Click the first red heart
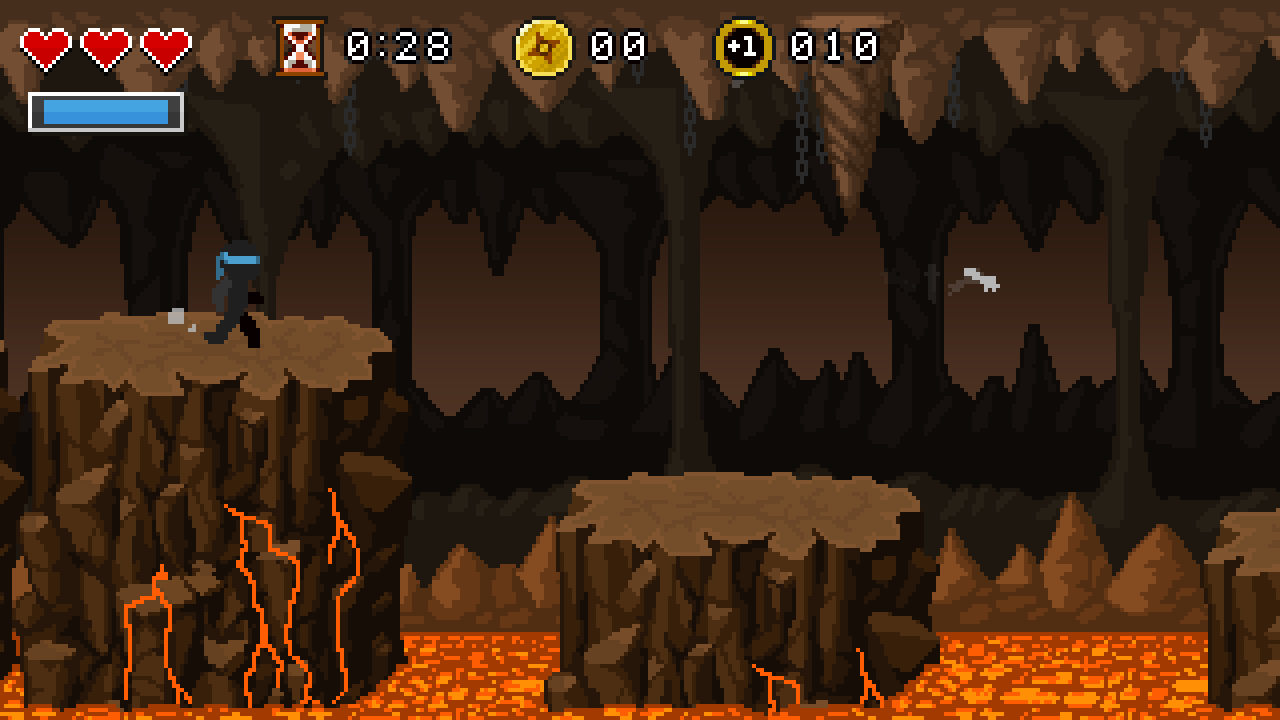The width and height of the screenshot is (1280, 720). [x=44, y=44]
